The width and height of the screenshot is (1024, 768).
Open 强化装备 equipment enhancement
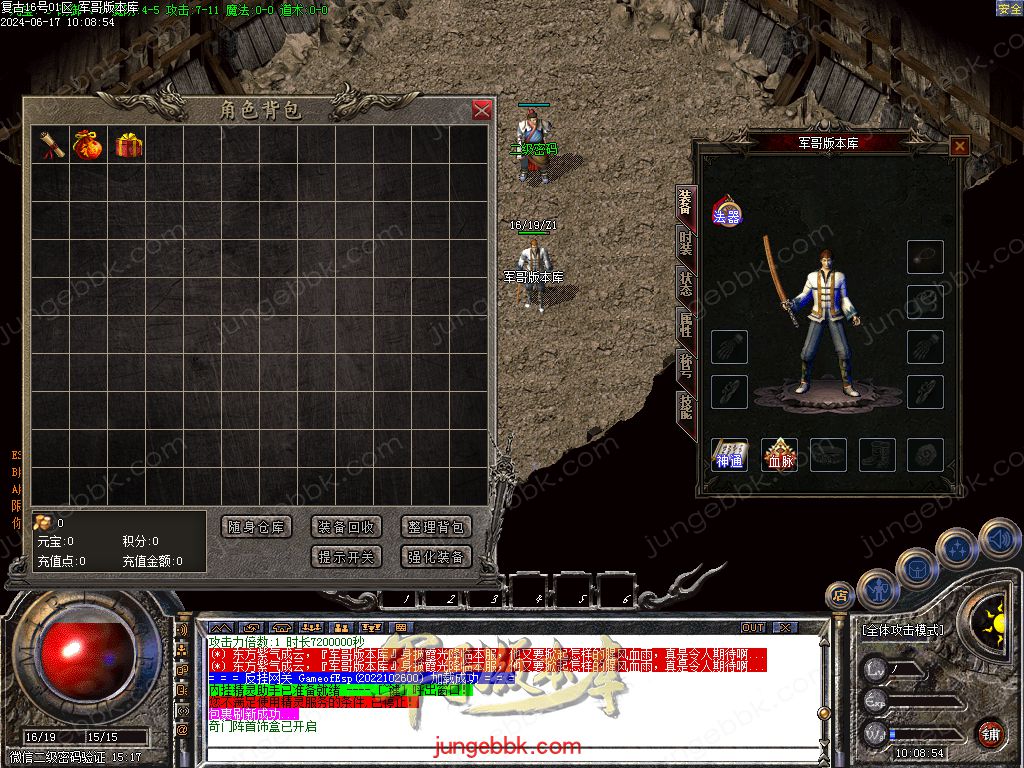[436, 557]
